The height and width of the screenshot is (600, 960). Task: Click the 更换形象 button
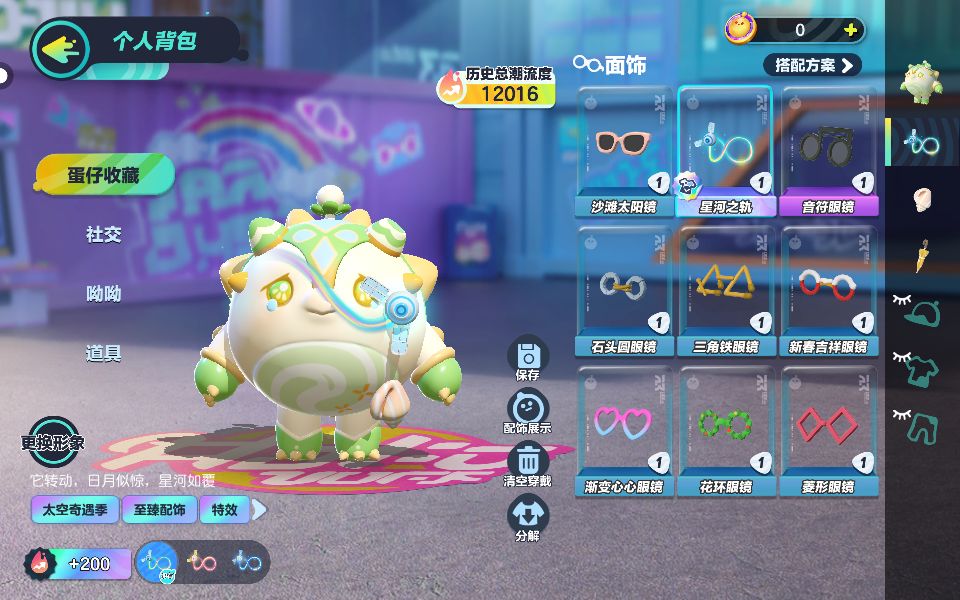click(52, 441)
